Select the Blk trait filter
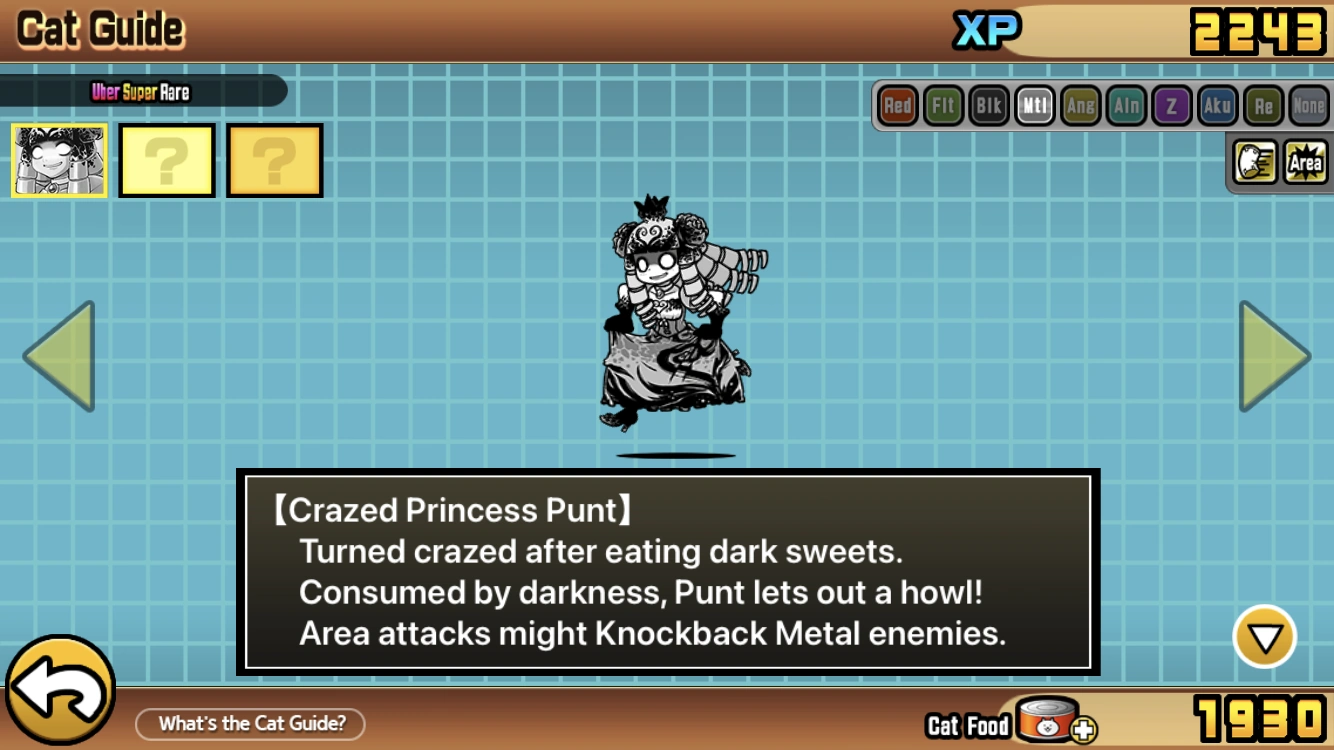The height and width of the screenshot is (750, 1334). point(988,105)
